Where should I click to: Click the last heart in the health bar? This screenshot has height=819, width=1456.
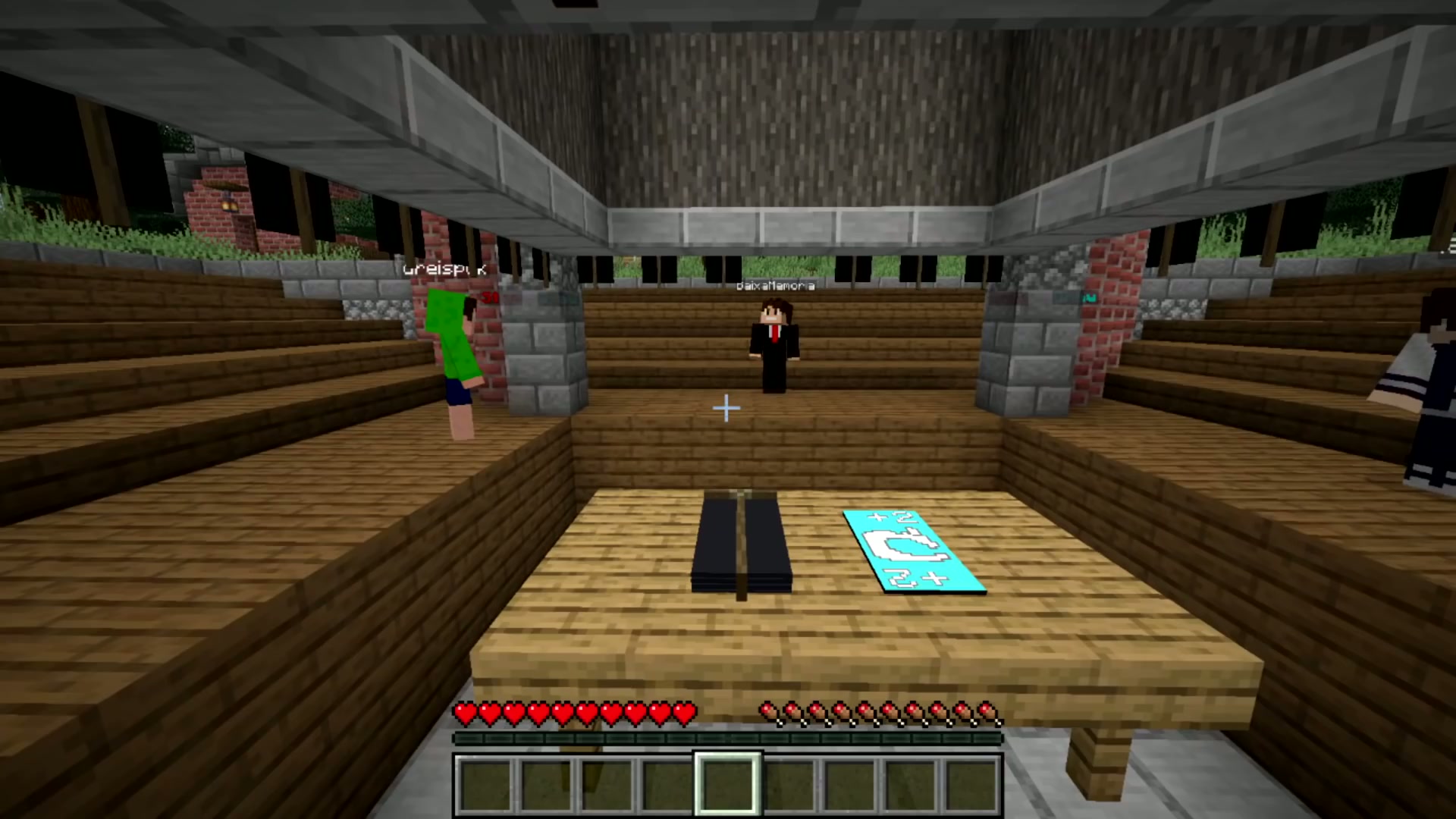pos(686,711)
